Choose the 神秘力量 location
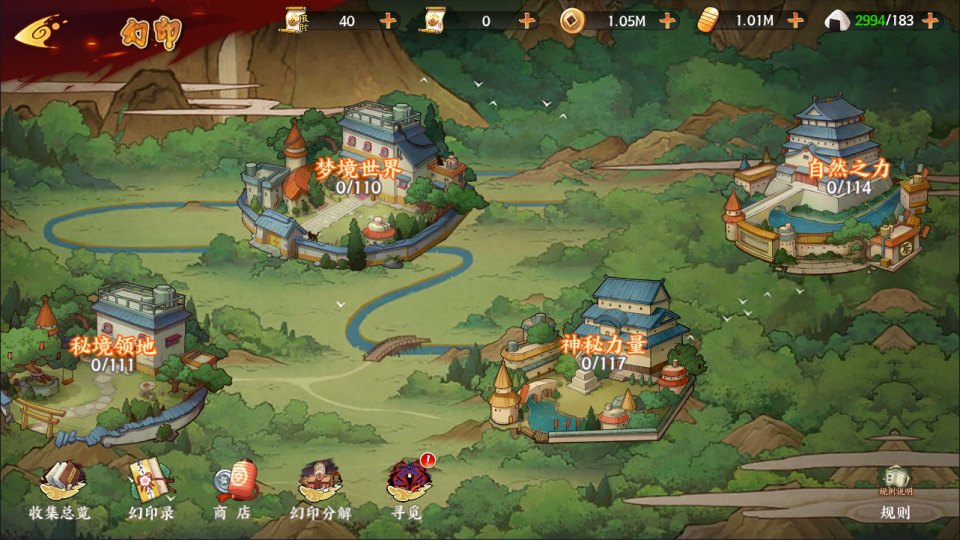Screen dimensions: 960x540 coord(603,352)
